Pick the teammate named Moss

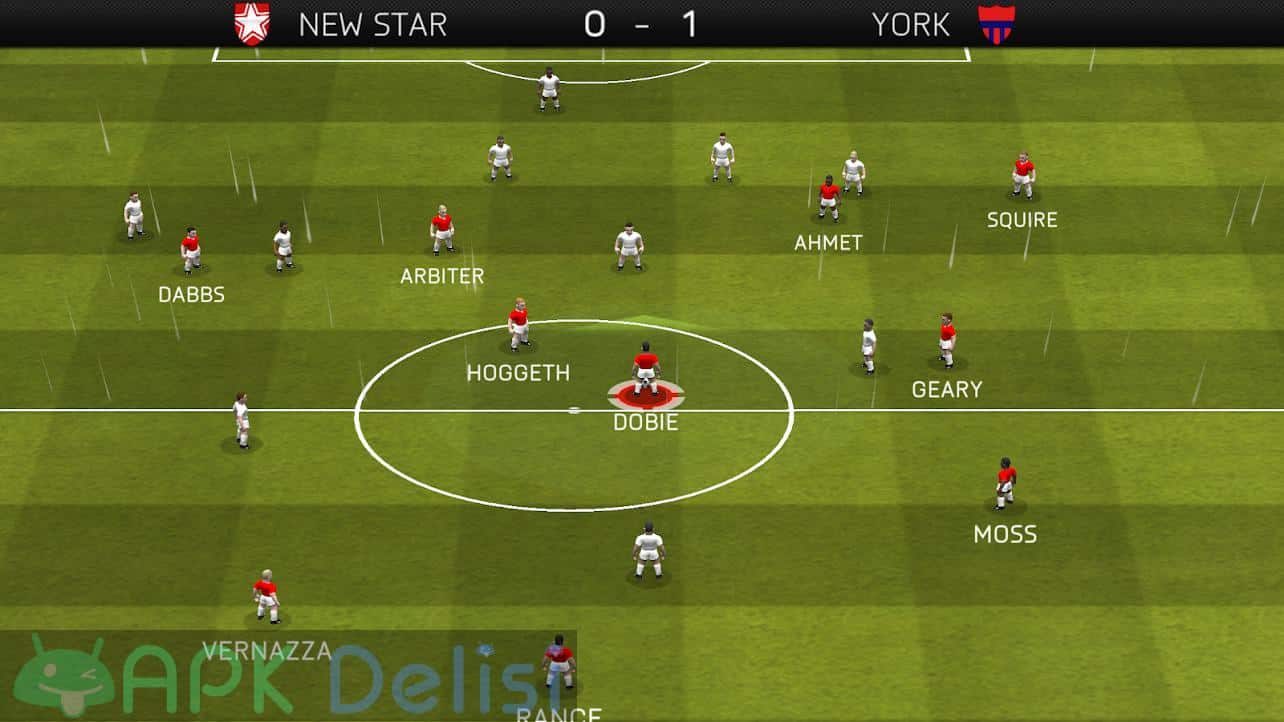click(1005, 483)
